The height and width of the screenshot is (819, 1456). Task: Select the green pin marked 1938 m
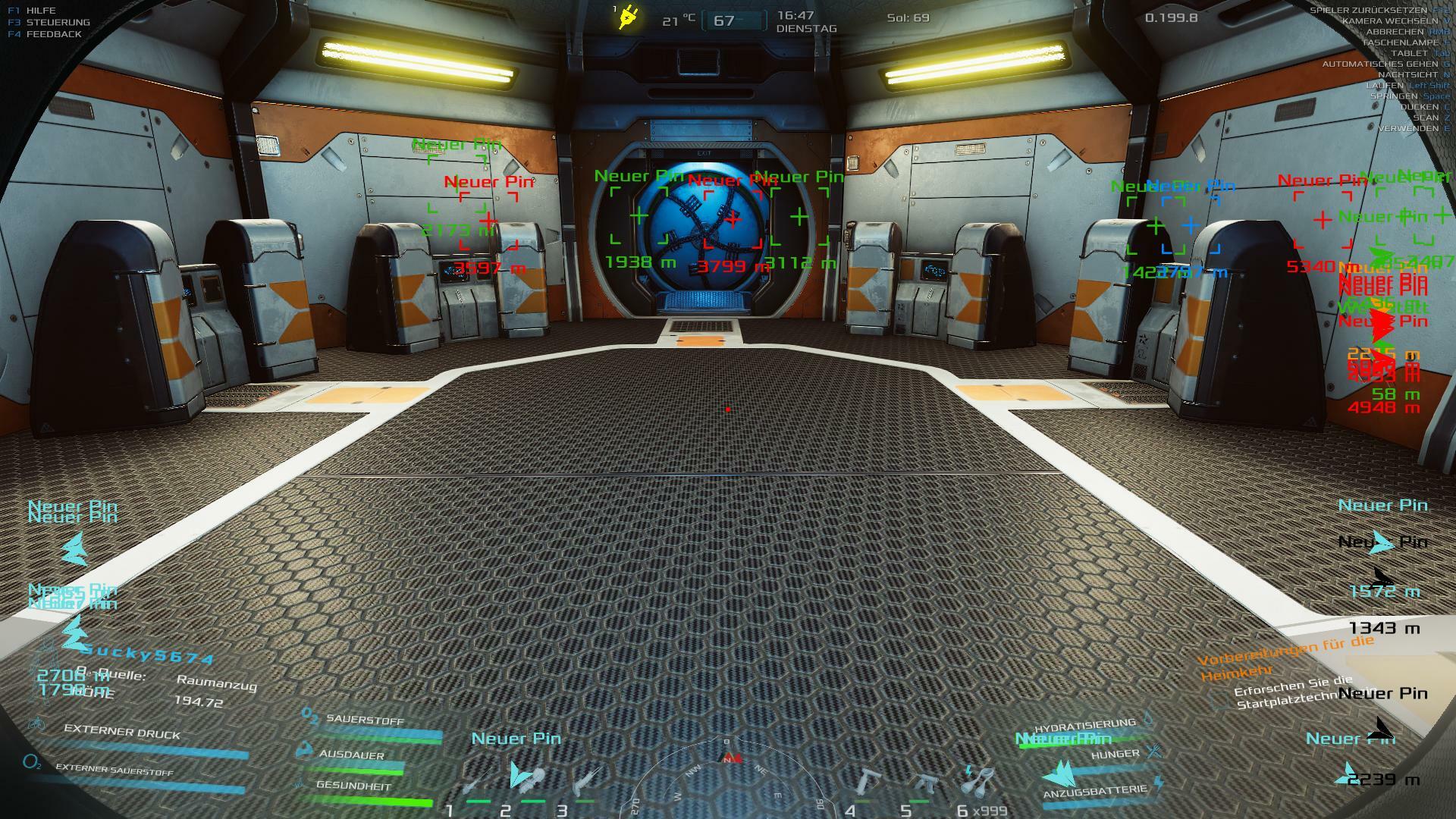point(639,217)
